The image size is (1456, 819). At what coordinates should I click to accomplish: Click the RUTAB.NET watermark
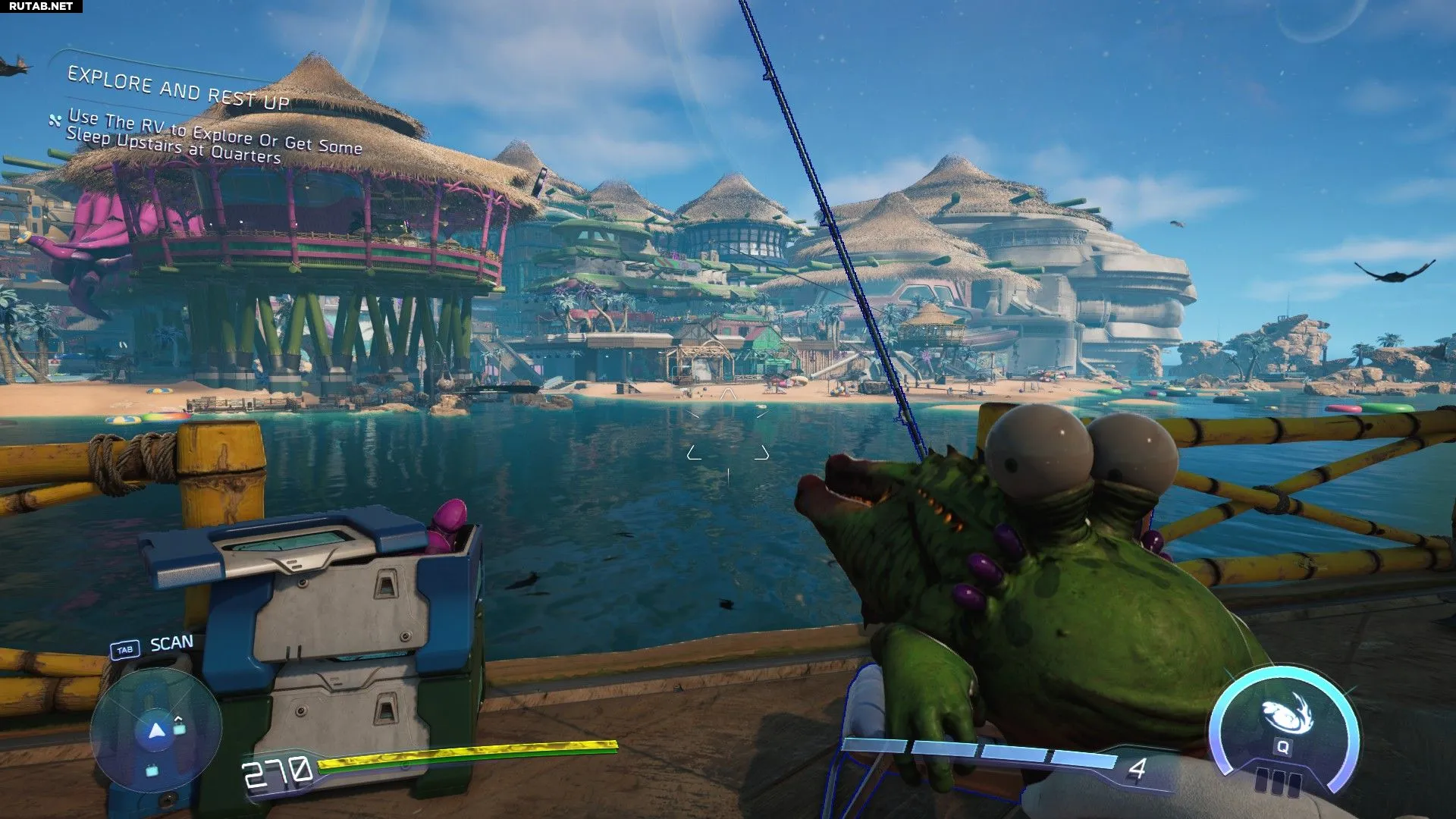click(41, 6)
